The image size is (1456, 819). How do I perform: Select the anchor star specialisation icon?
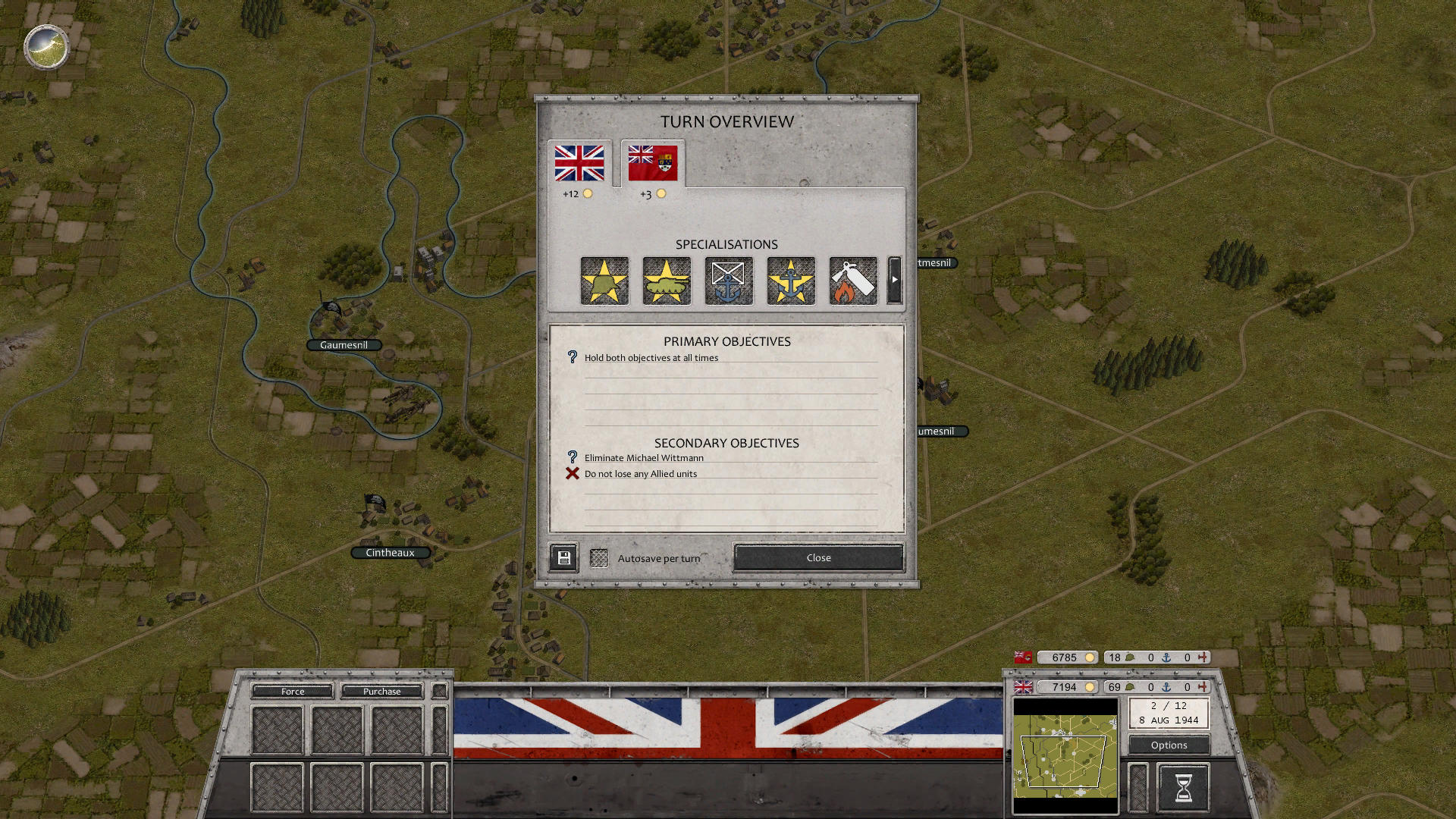[x=791, y=281]
